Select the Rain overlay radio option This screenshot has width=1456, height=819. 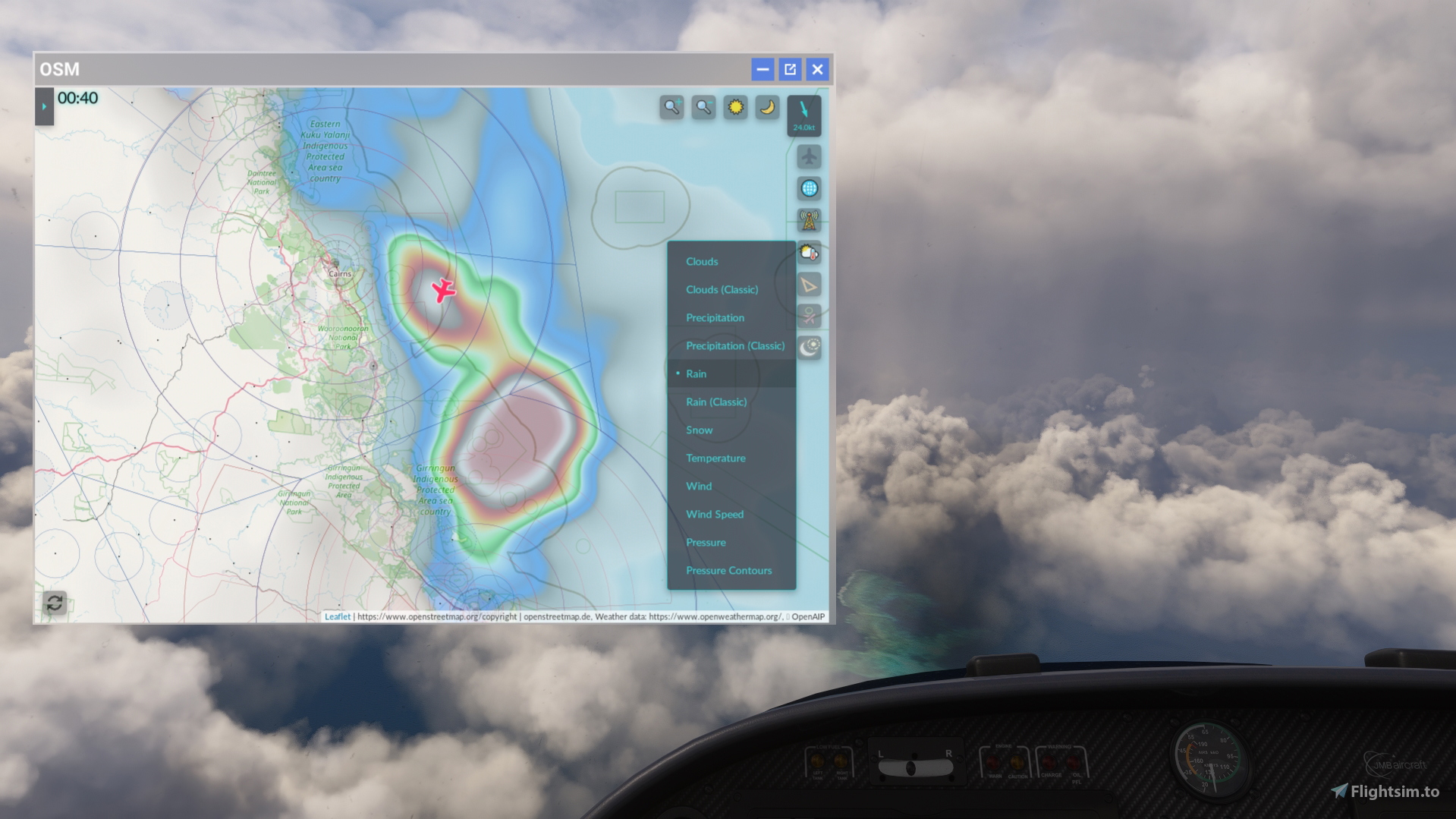click(695, 373)
